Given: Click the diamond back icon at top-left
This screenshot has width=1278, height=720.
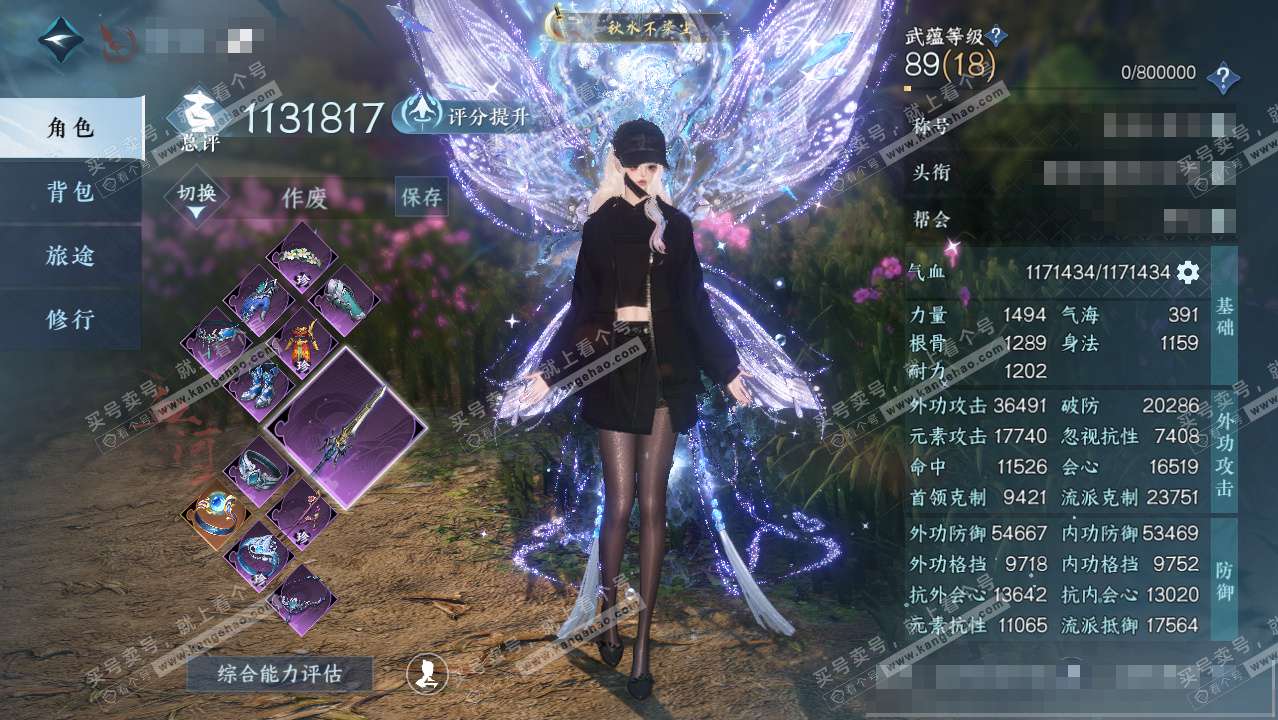Looking at the screenshot, I should coord(61,39).
